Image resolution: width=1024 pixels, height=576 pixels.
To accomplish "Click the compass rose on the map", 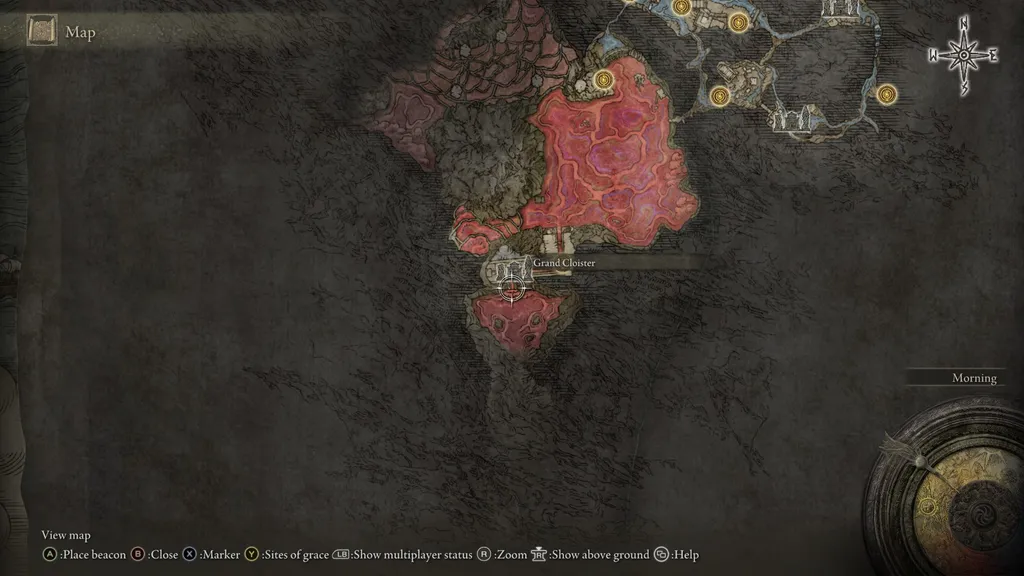I will point(964,56).
